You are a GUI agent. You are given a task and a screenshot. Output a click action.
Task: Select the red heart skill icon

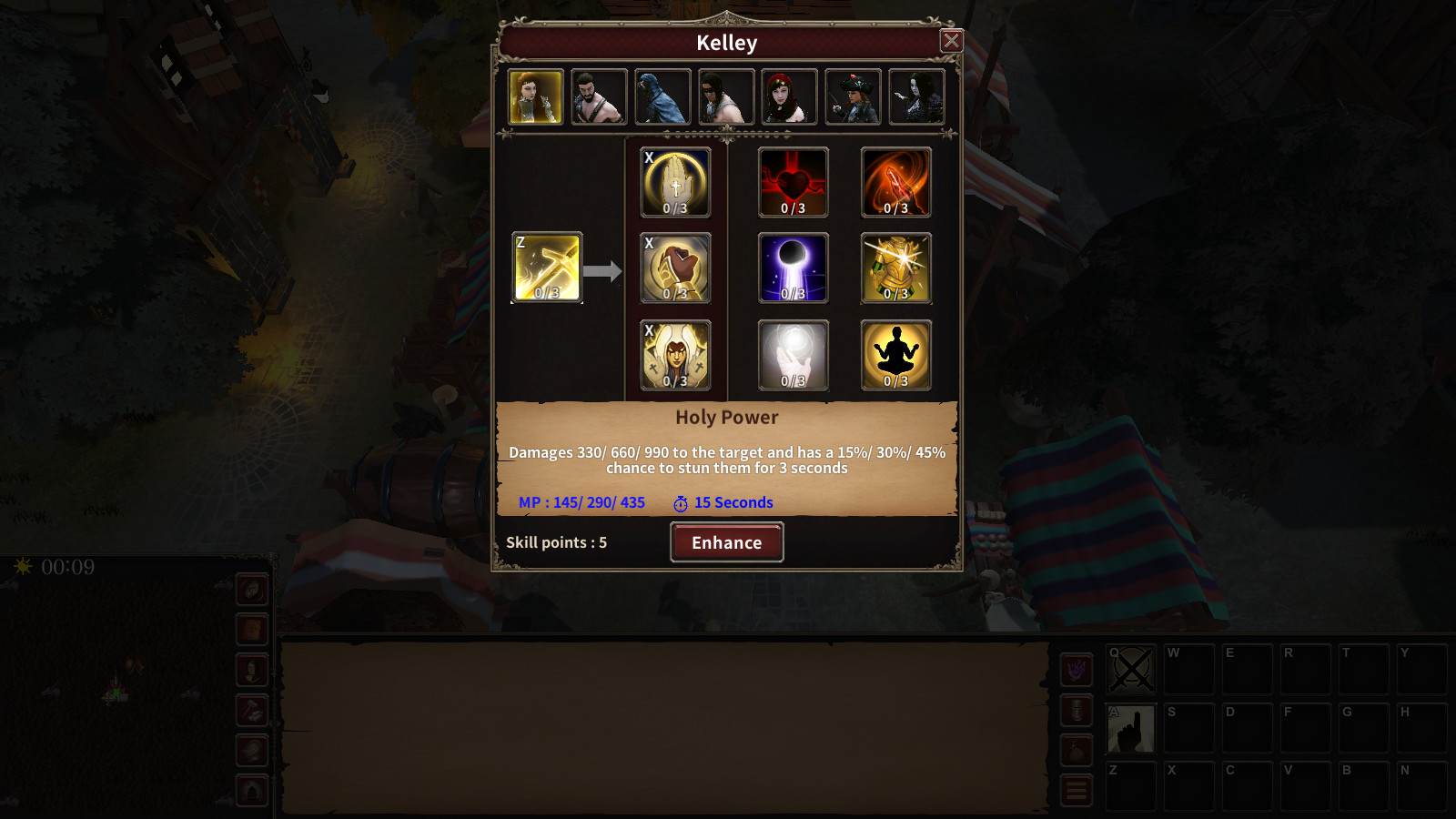(x=792, y=182)
